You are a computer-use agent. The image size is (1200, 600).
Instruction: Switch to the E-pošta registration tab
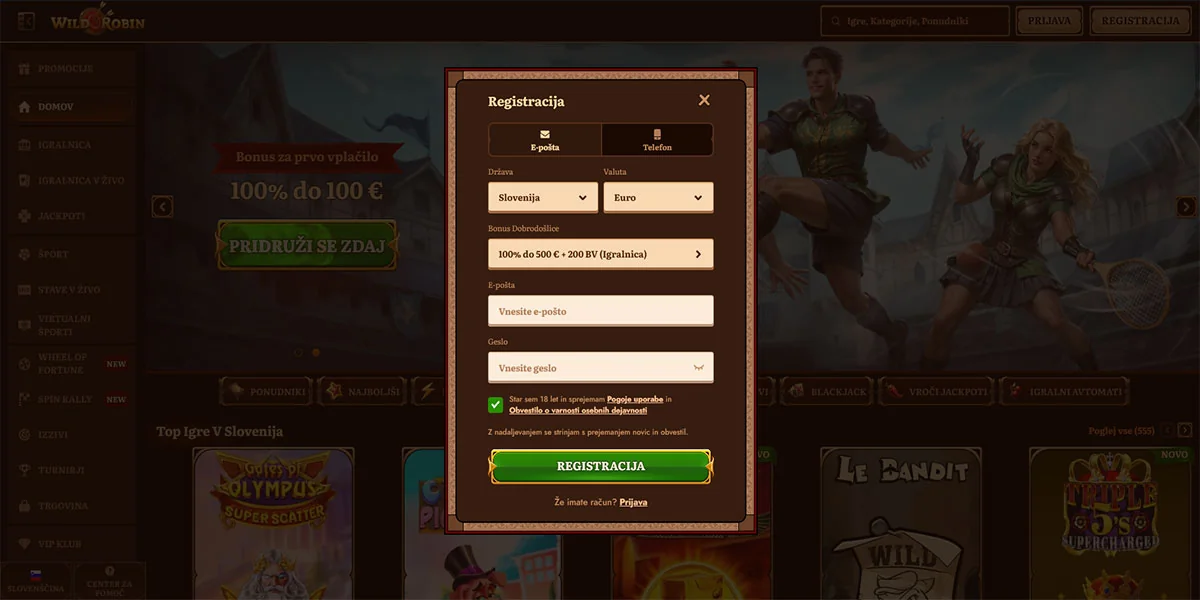click(545, 140)
